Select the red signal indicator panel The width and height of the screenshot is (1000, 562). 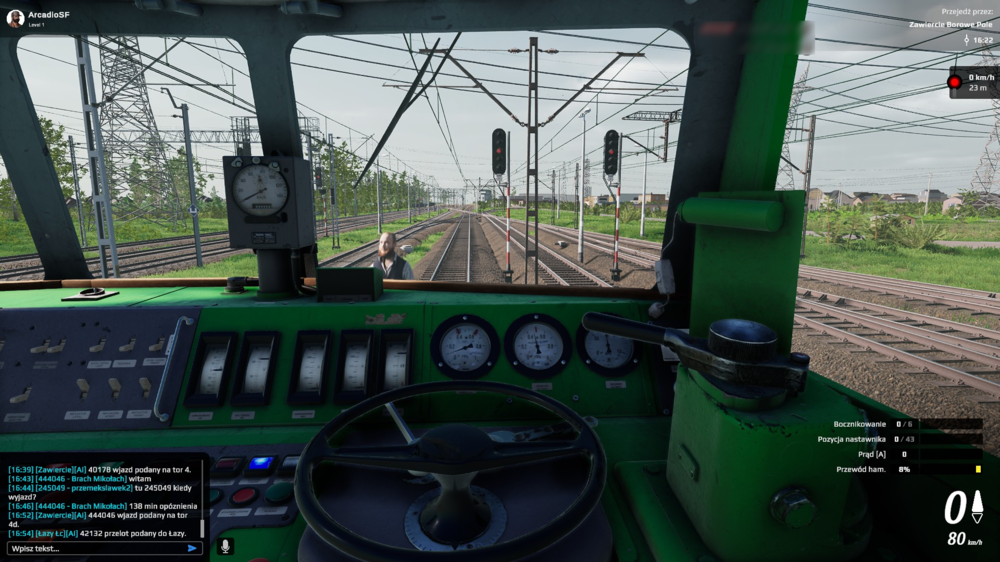pyautogui.click(x=973, y=82)
